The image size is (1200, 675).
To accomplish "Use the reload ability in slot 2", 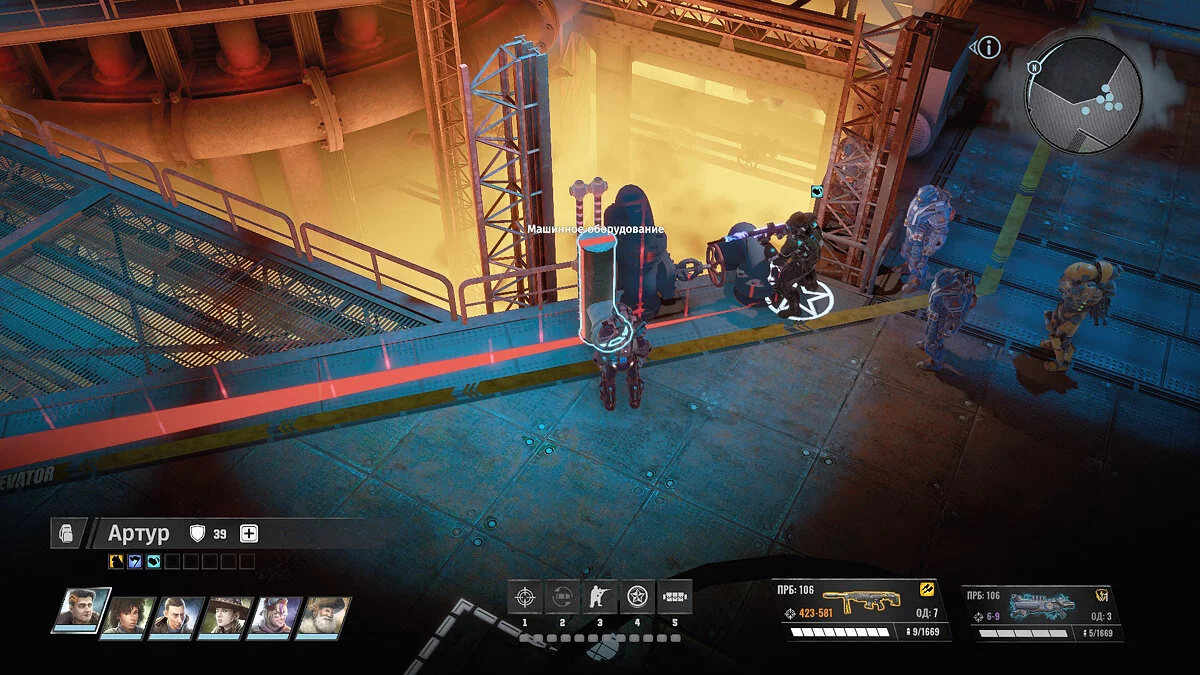I will pyautogui.click(x=561, y=598).
